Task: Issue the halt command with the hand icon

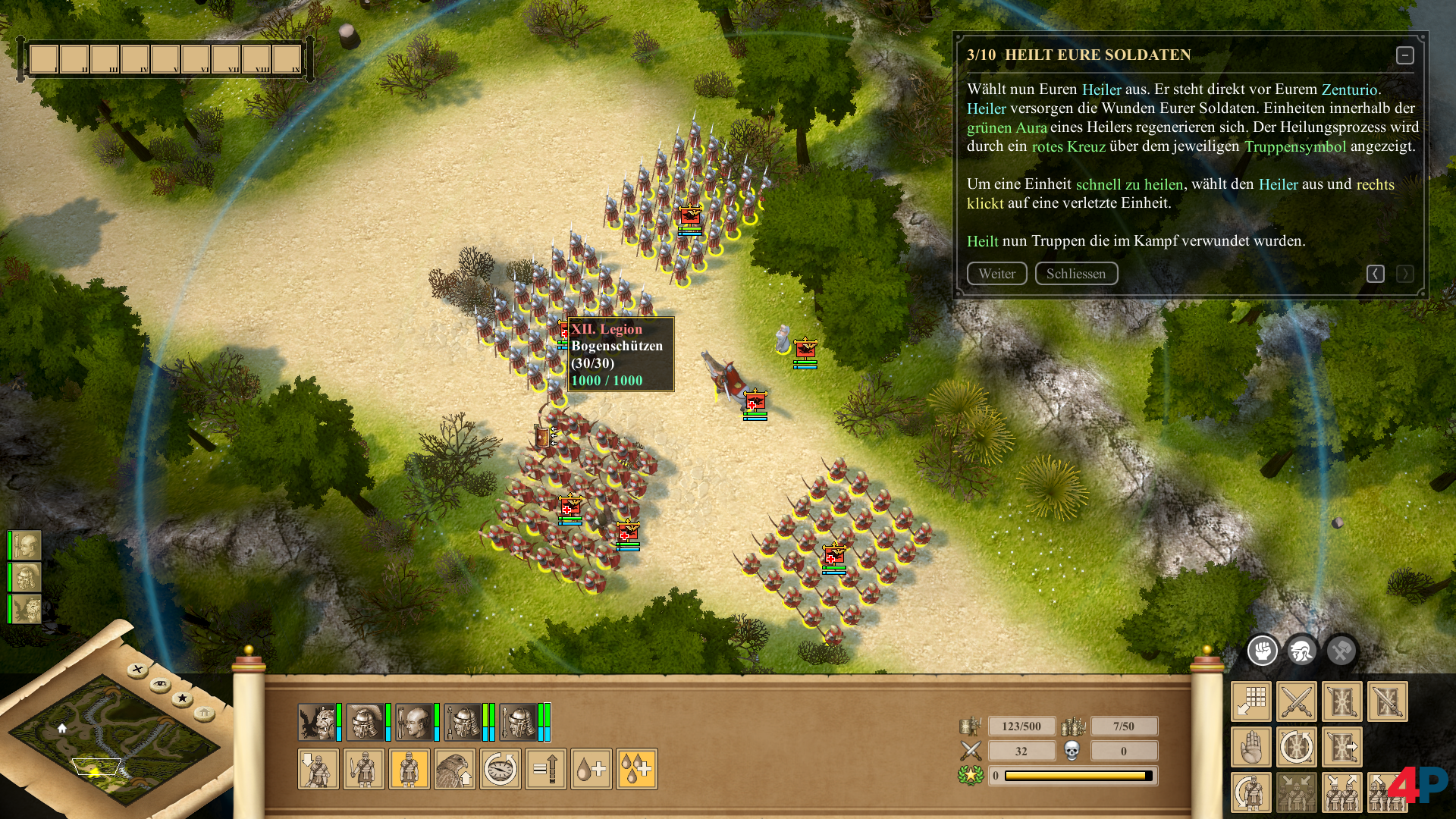Action: (x=1251, y=747)
